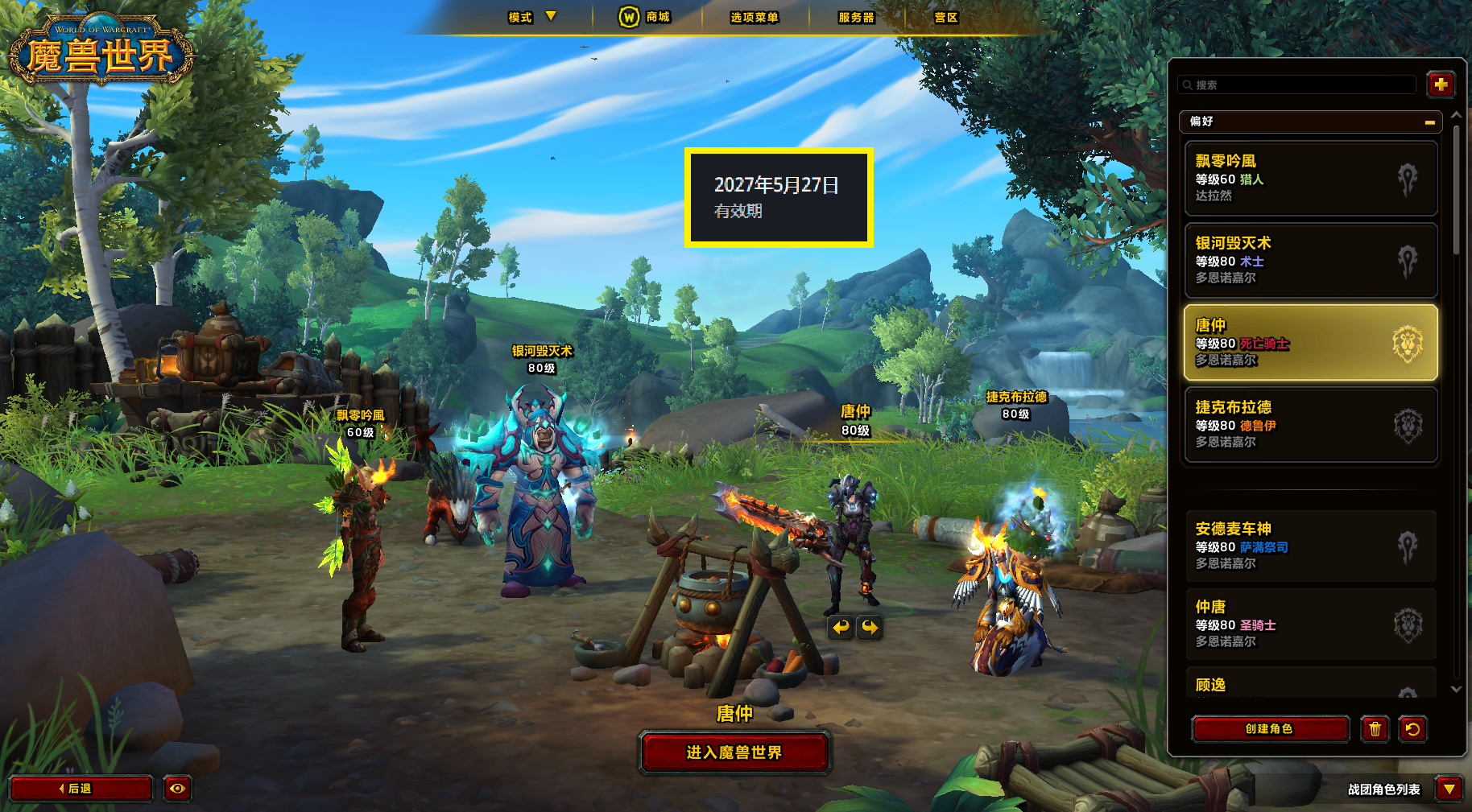The width and height of the screenshot is (1472, 812).
Task: Toggle the eye visibility button
Action: pos(177,789)
